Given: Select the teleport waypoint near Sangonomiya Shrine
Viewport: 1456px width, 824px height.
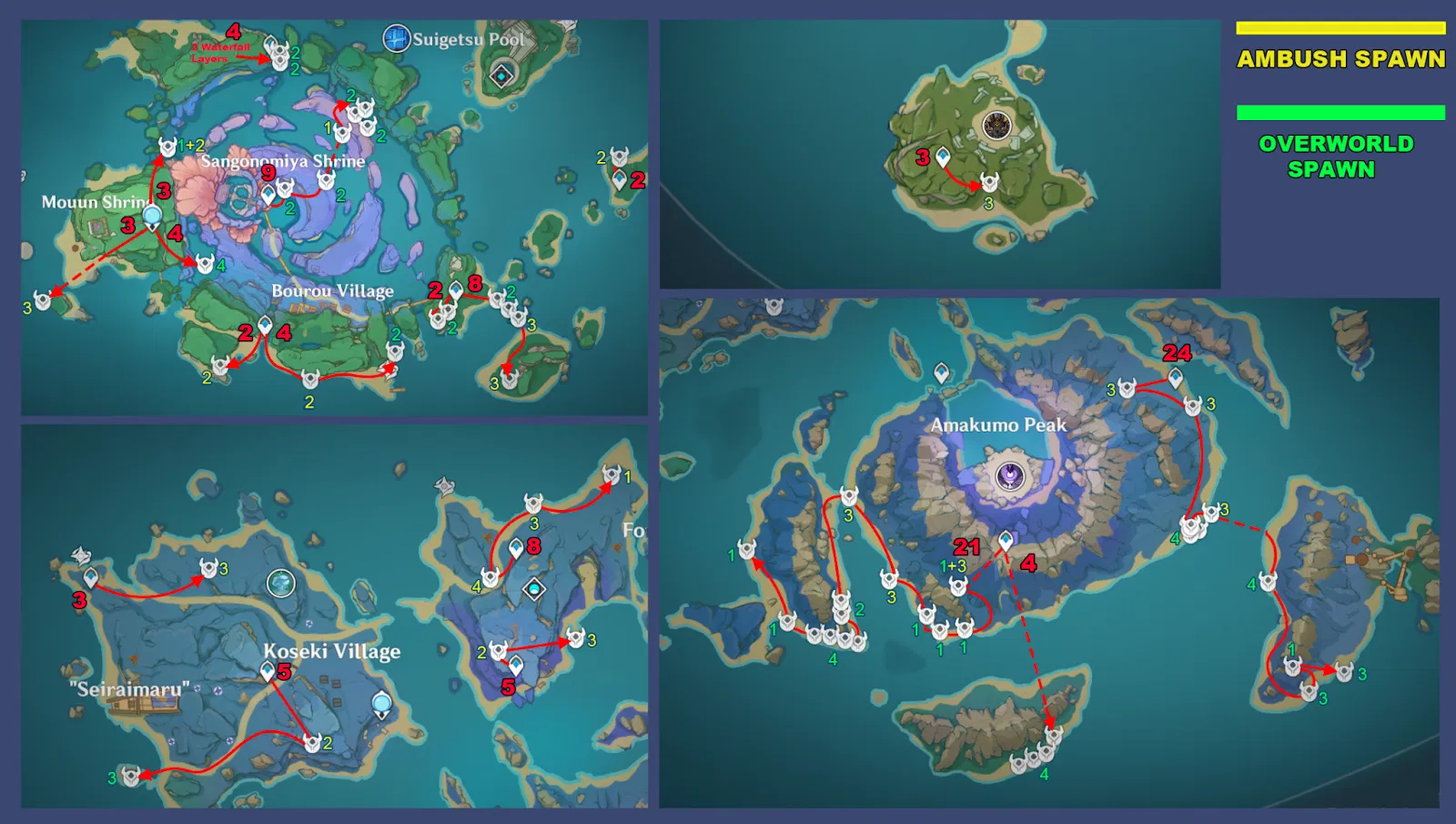Looking at the screenshot, I should [x=268, y=194].
